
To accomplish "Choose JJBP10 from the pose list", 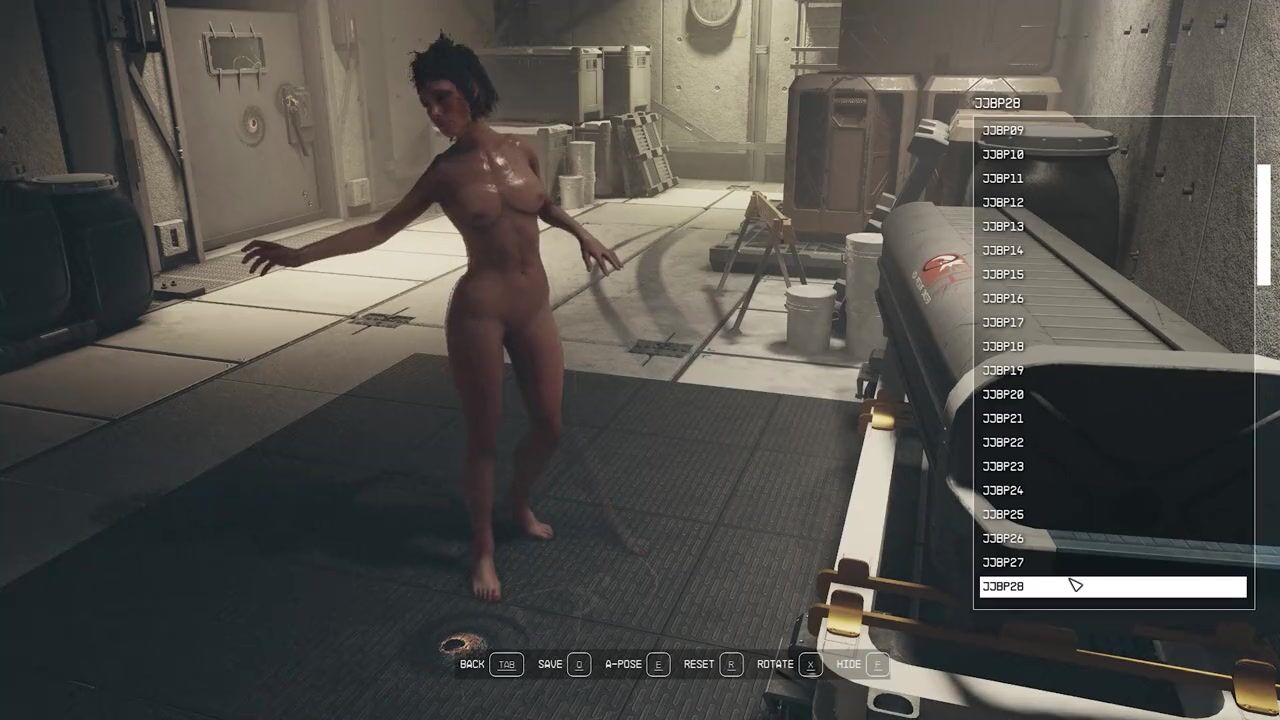I will pos(1003,155).
